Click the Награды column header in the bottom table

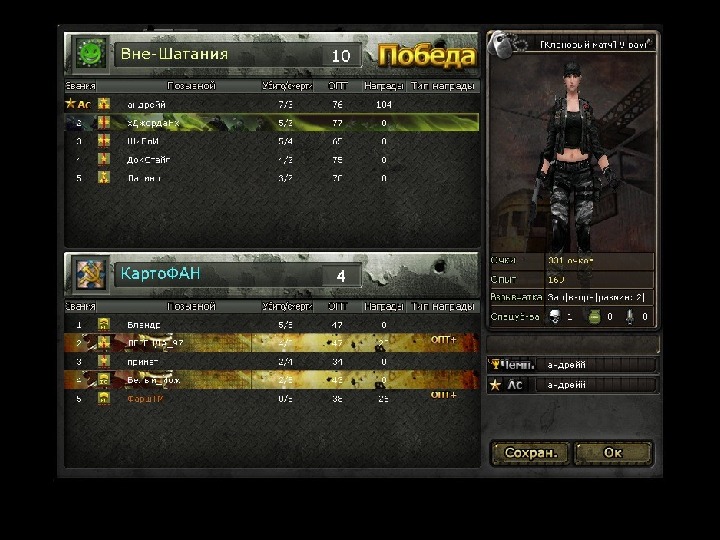tap(383, 307)
